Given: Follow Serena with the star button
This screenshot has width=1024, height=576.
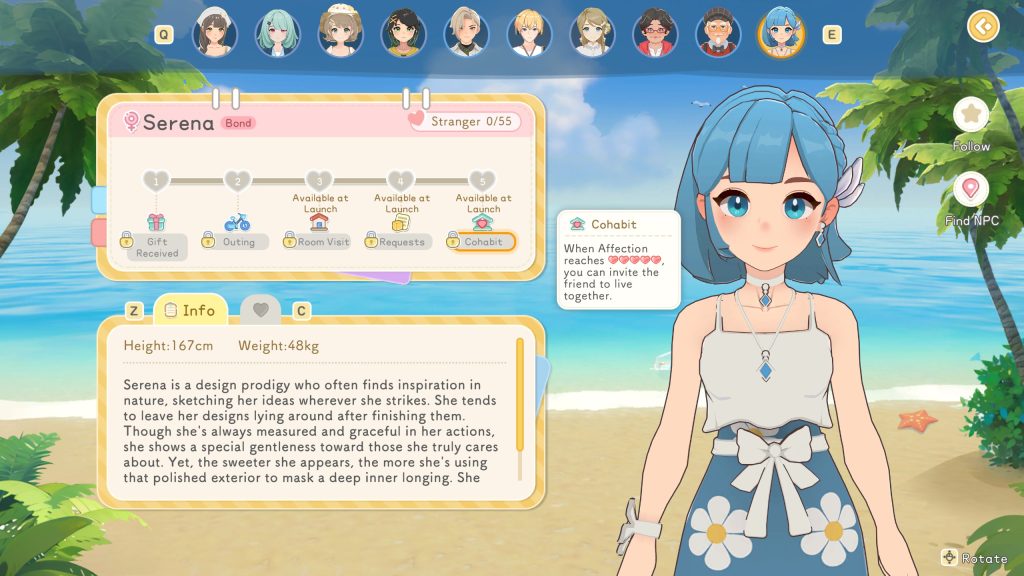Looking at the screenshot, I should coord(970,115).
